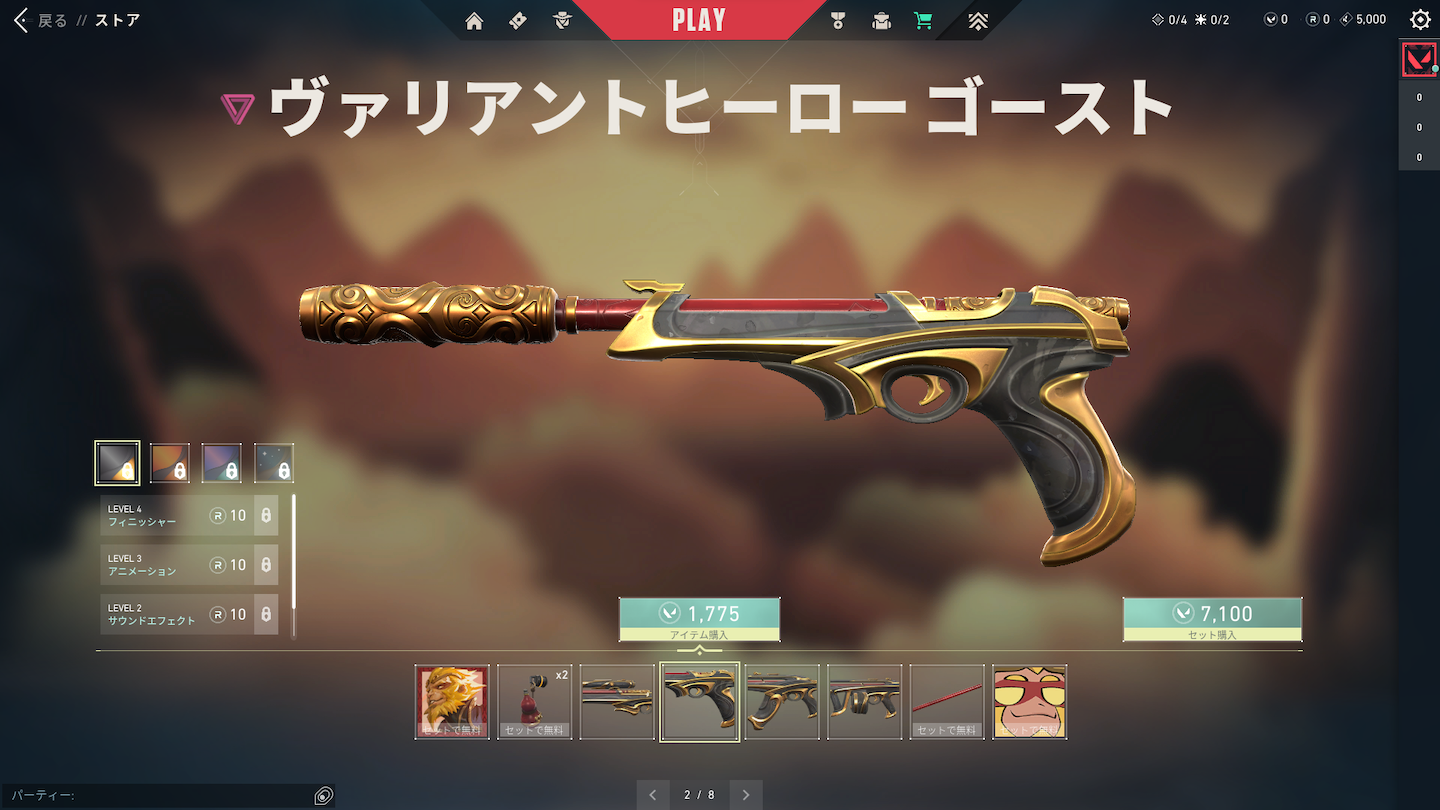Open settings with the gear icon

coord(1421,18)
